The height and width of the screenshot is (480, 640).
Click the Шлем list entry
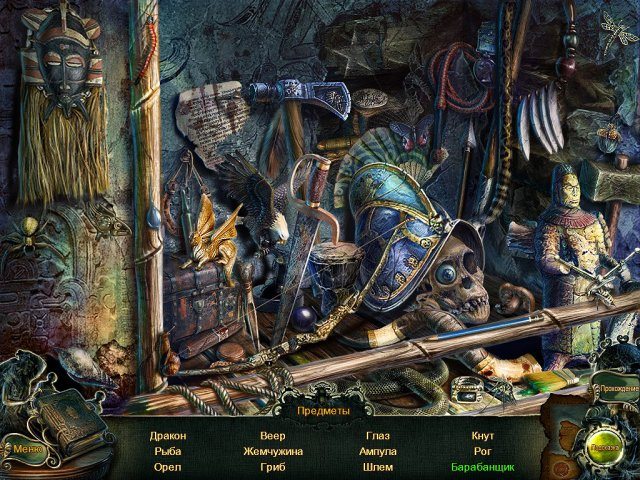[x=377, y=467]
